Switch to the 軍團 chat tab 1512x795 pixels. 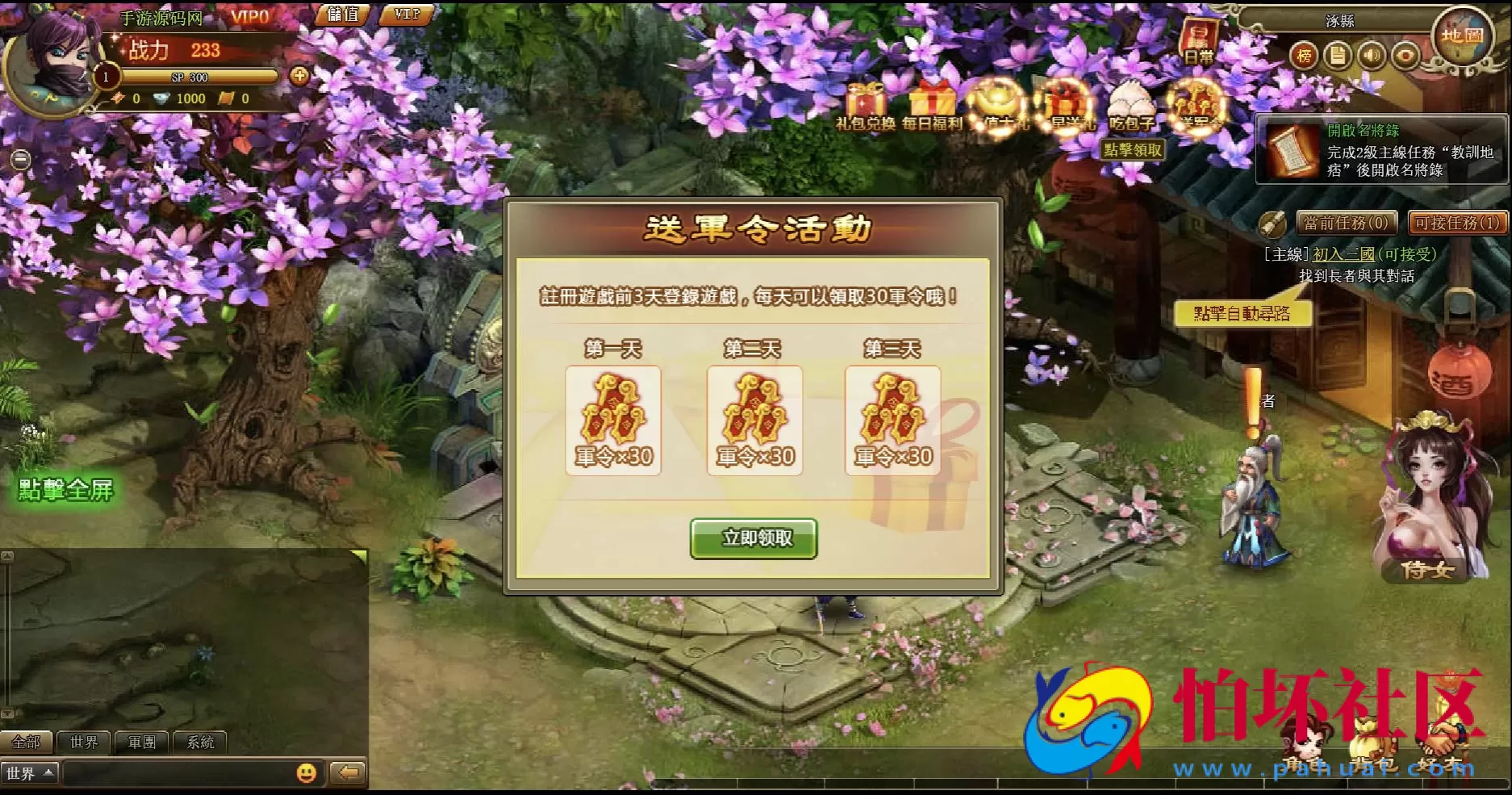[x=142, y=742]
